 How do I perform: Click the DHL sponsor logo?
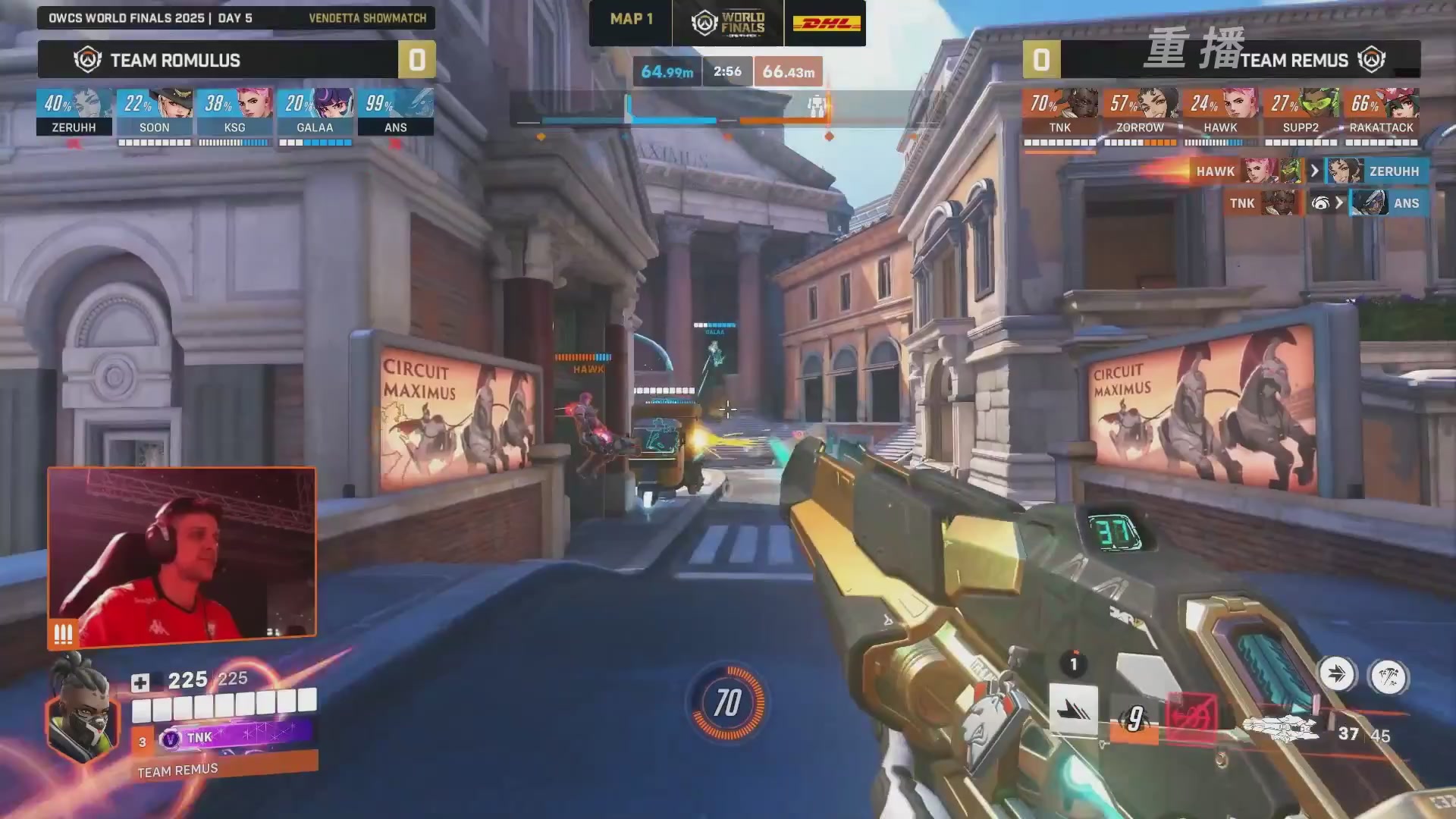(826, 23)
